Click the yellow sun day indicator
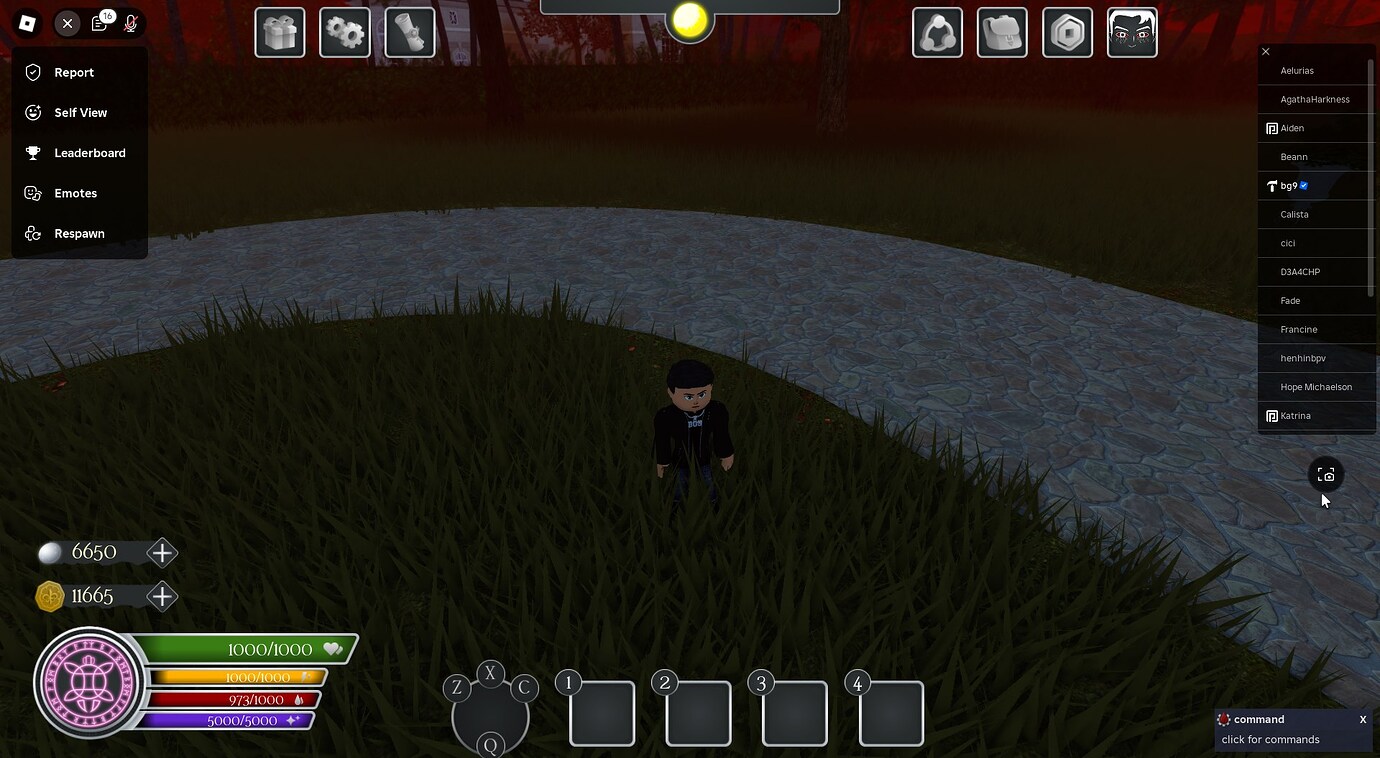Screen dimensions: 1380x758 pos(688,22)
